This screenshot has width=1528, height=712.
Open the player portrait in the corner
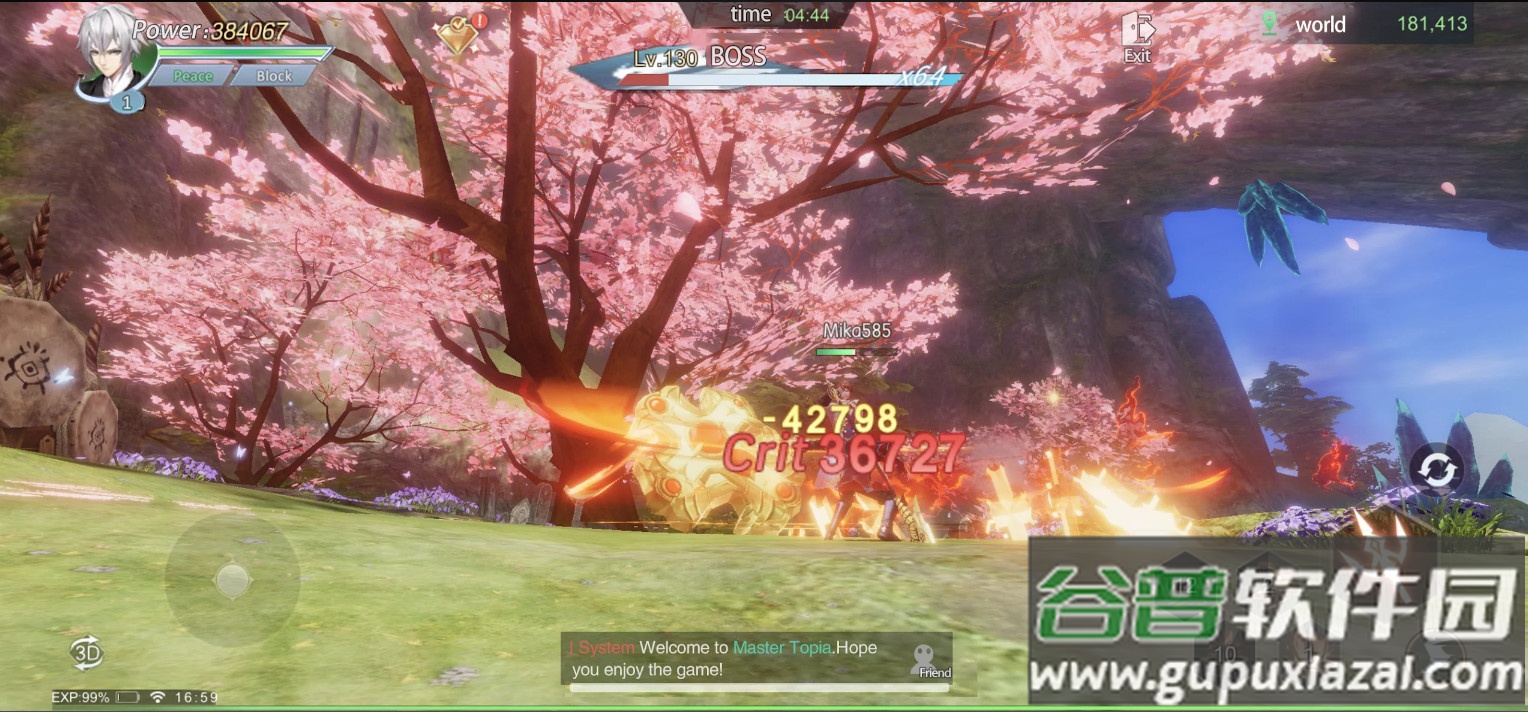pyautogui.click(x=112, y=50)
